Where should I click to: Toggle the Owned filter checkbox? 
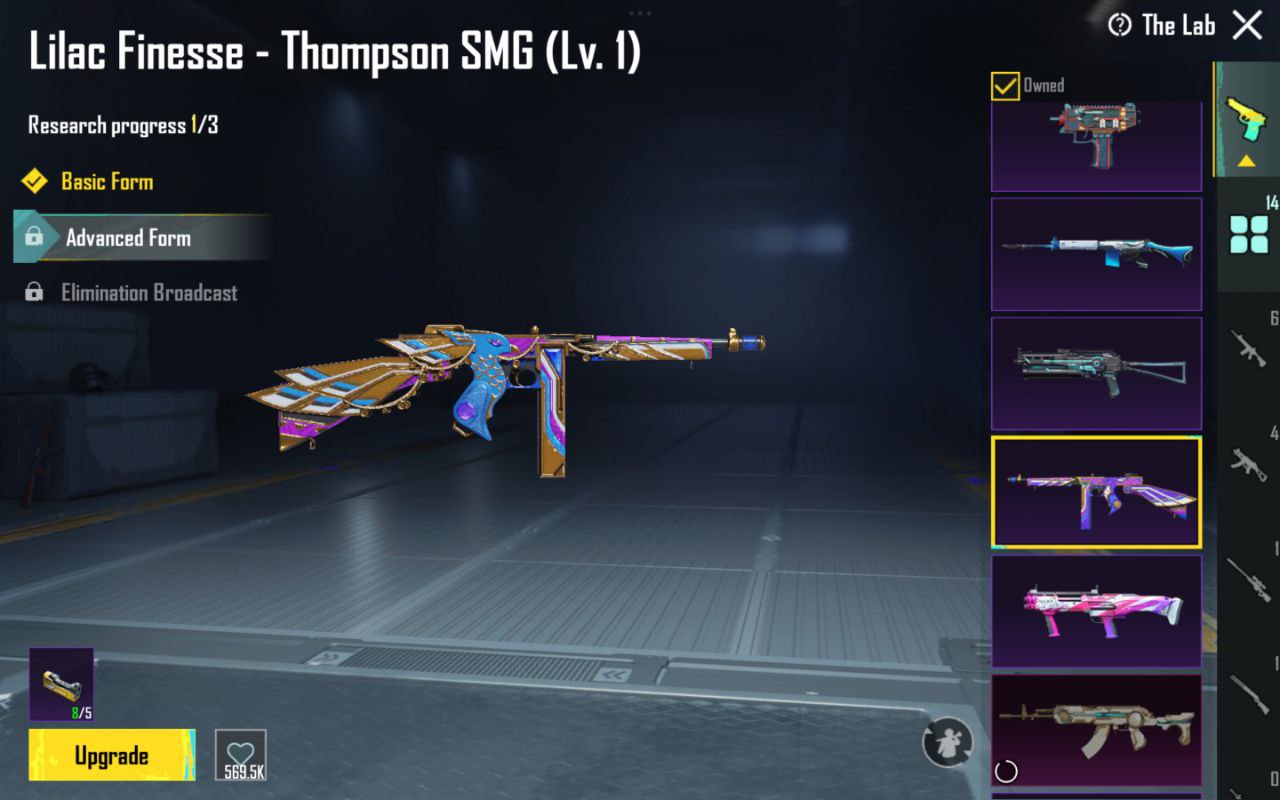pyautogui.click(x=1005, y=86)
